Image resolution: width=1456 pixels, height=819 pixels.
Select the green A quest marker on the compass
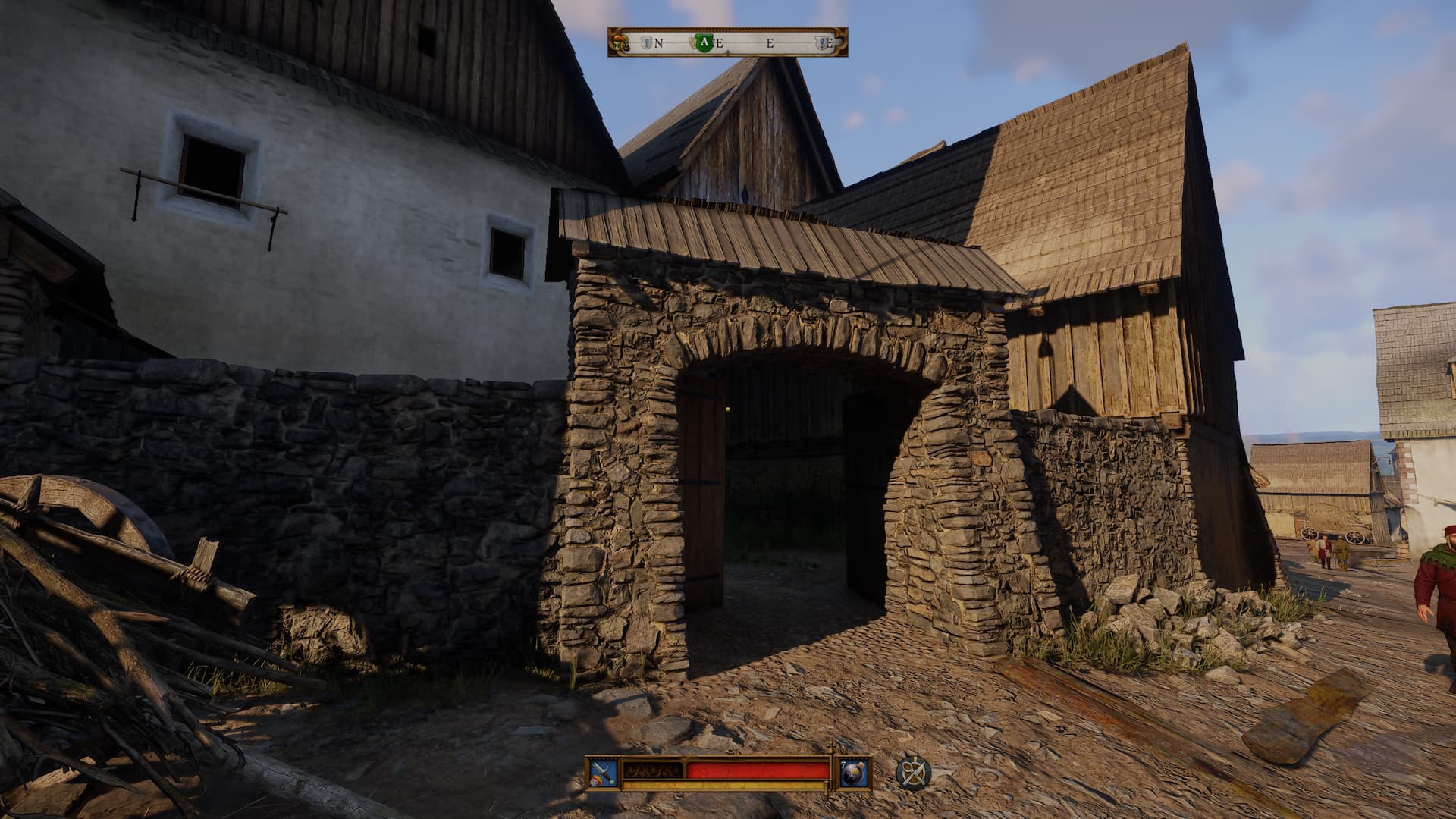[704, 42]
